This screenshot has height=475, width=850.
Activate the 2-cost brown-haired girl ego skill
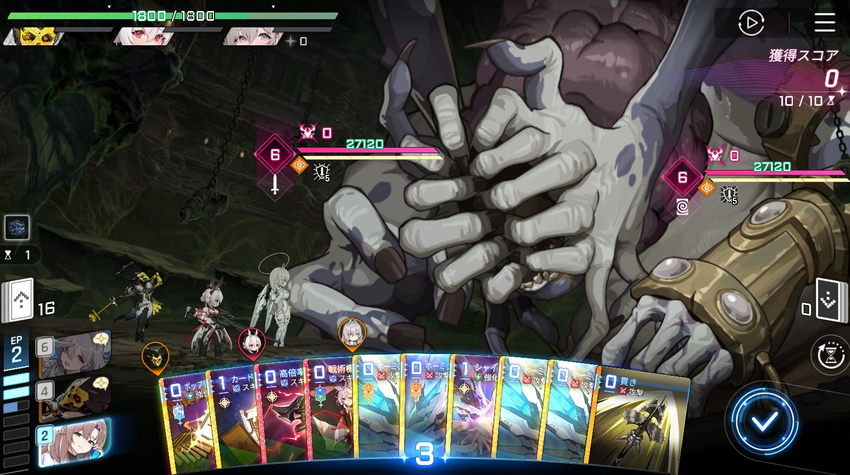(x=74, y=441)
